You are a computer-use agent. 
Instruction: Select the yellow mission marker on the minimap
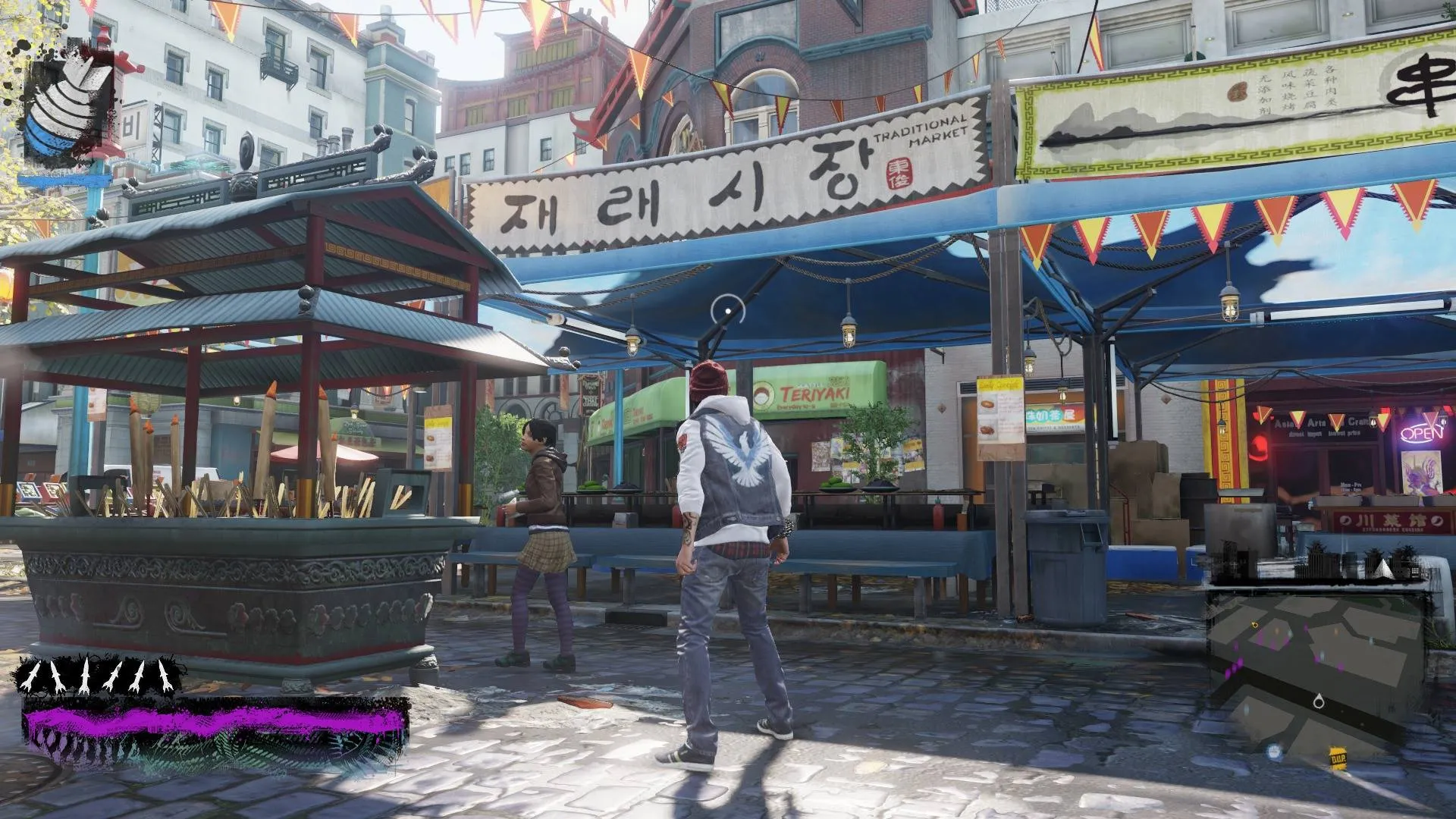pyautogui.click(x=1255, y=625)
